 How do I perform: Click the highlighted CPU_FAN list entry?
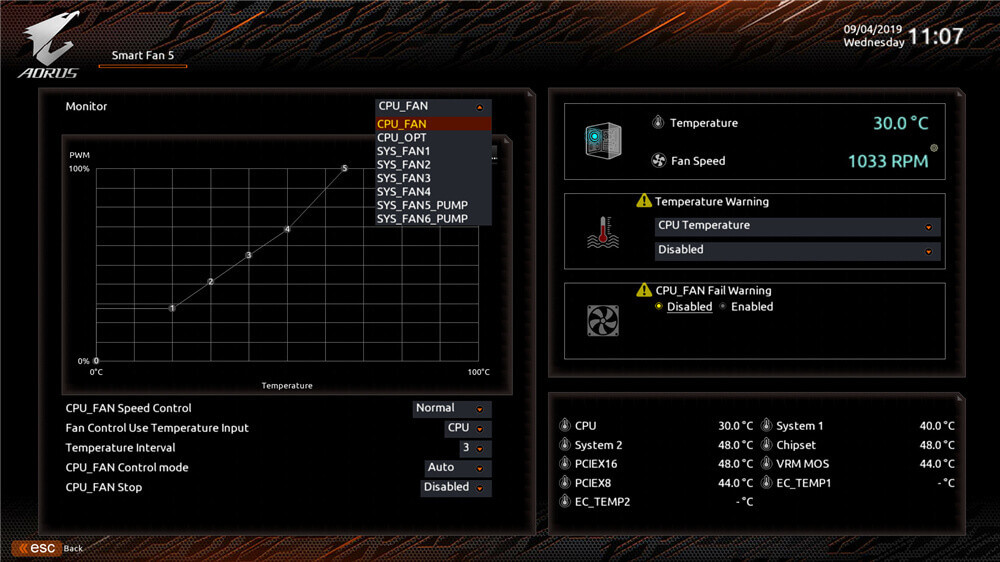(402, 124)
